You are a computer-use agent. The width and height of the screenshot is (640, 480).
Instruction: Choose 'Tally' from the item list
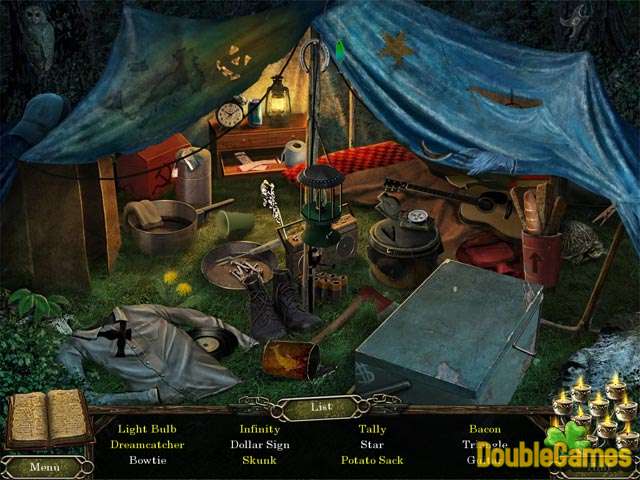(372, 429)
